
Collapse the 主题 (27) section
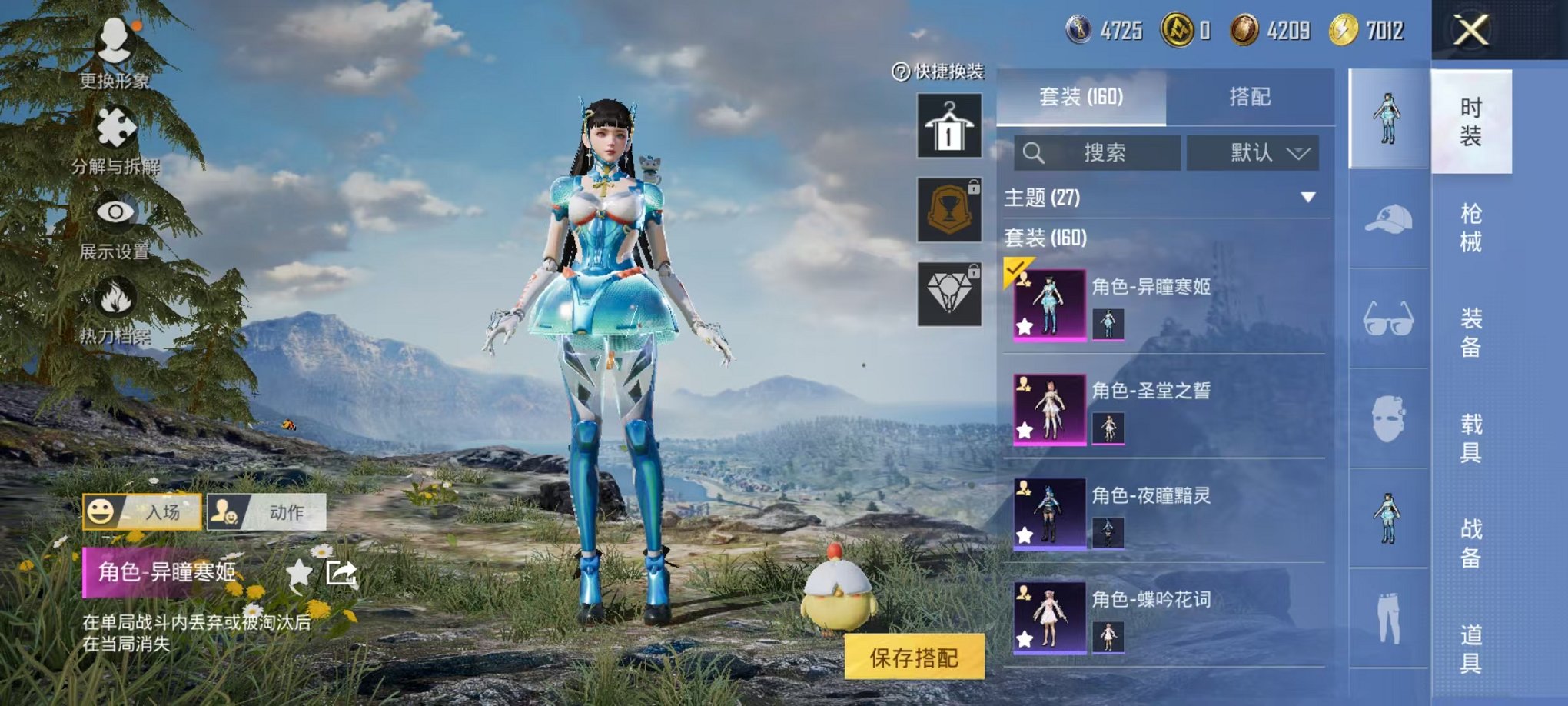(1307, 198)
